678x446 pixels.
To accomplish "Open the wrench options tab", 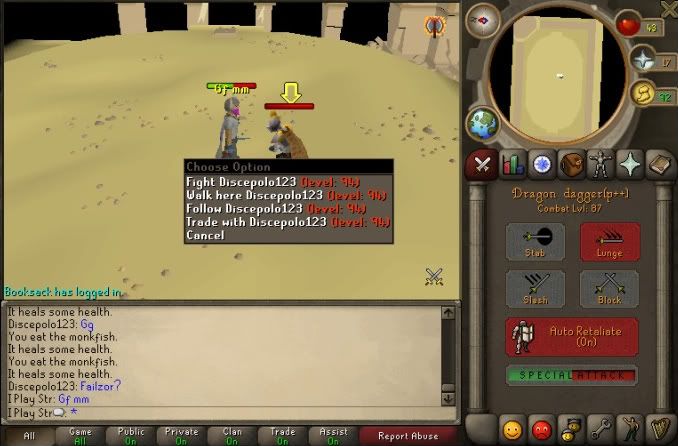I will point(601,430).
